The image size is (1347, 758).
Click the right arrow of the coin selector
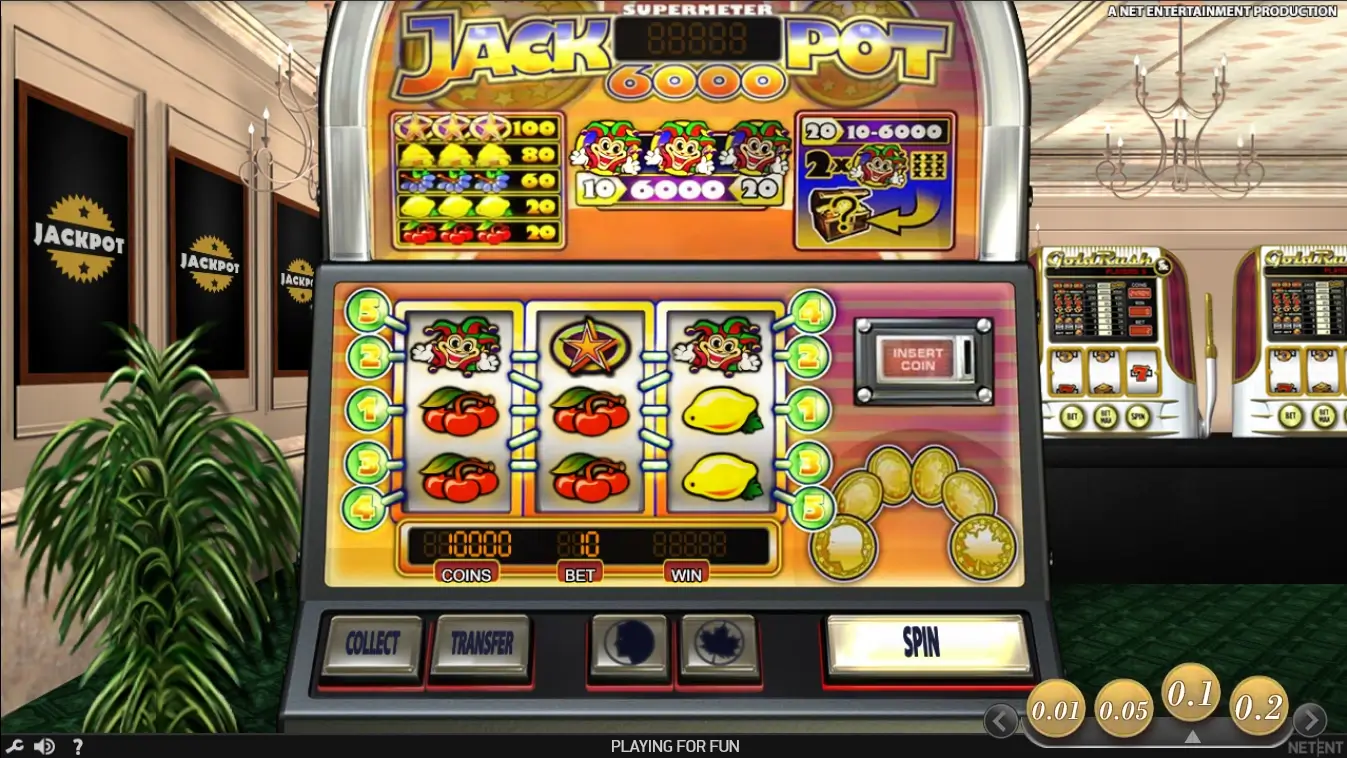click(1312, 719)
